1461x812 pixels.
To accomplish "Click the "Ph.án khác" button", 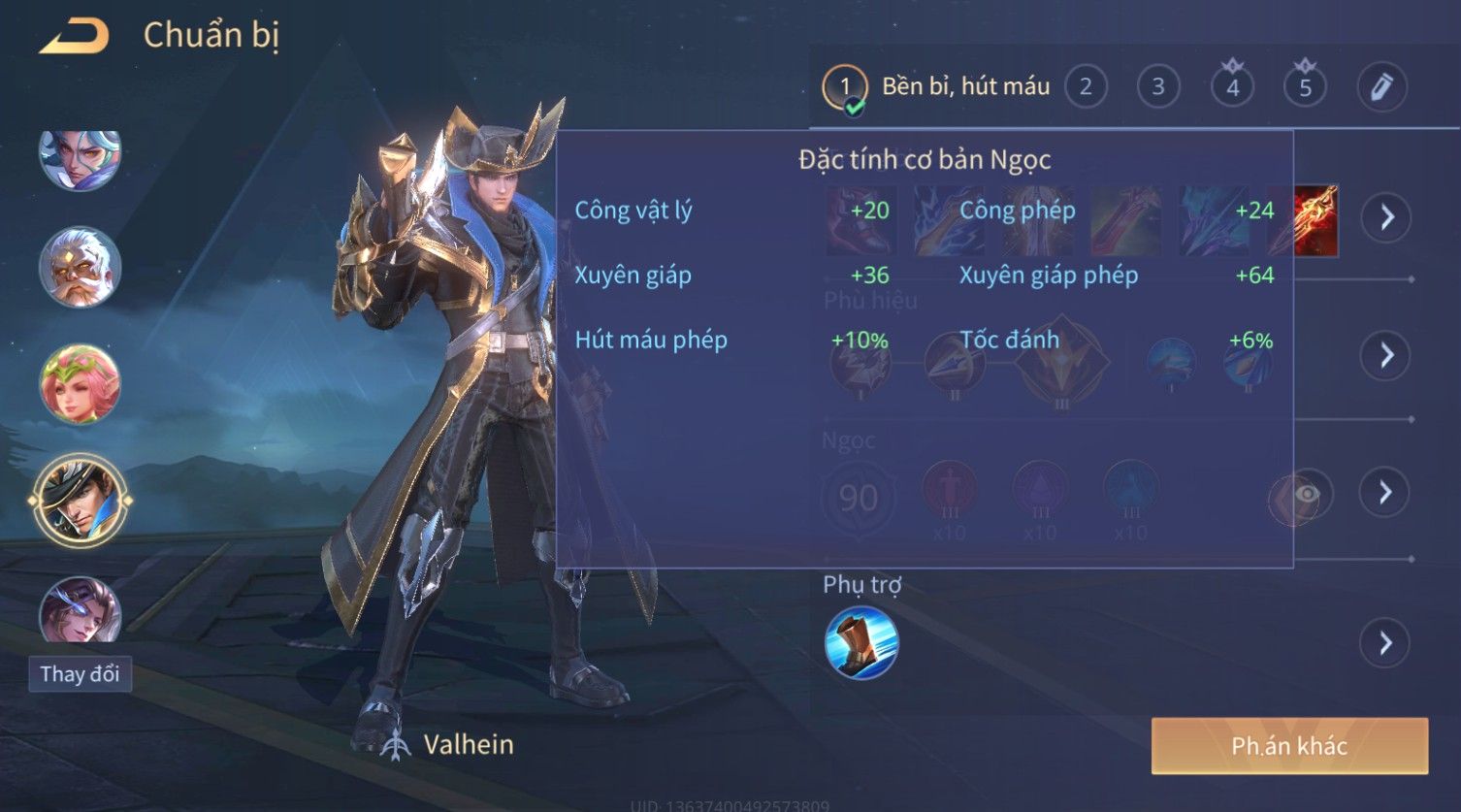I will [1289, 746].
